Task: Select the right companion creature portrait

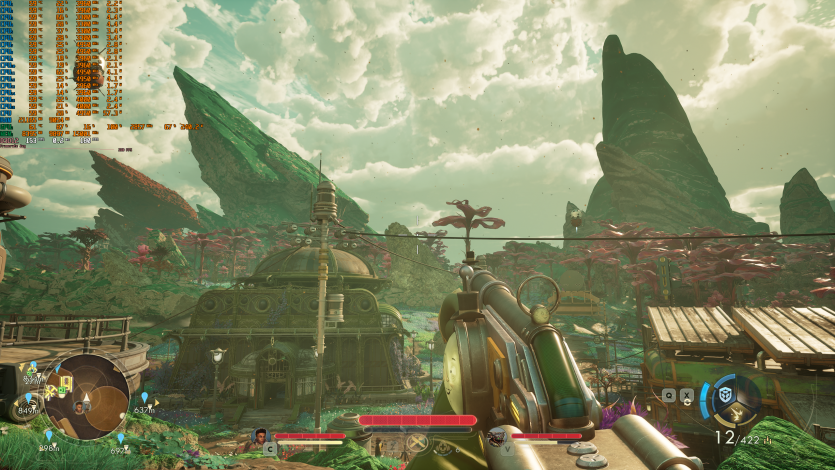Action: click(497, 437)
